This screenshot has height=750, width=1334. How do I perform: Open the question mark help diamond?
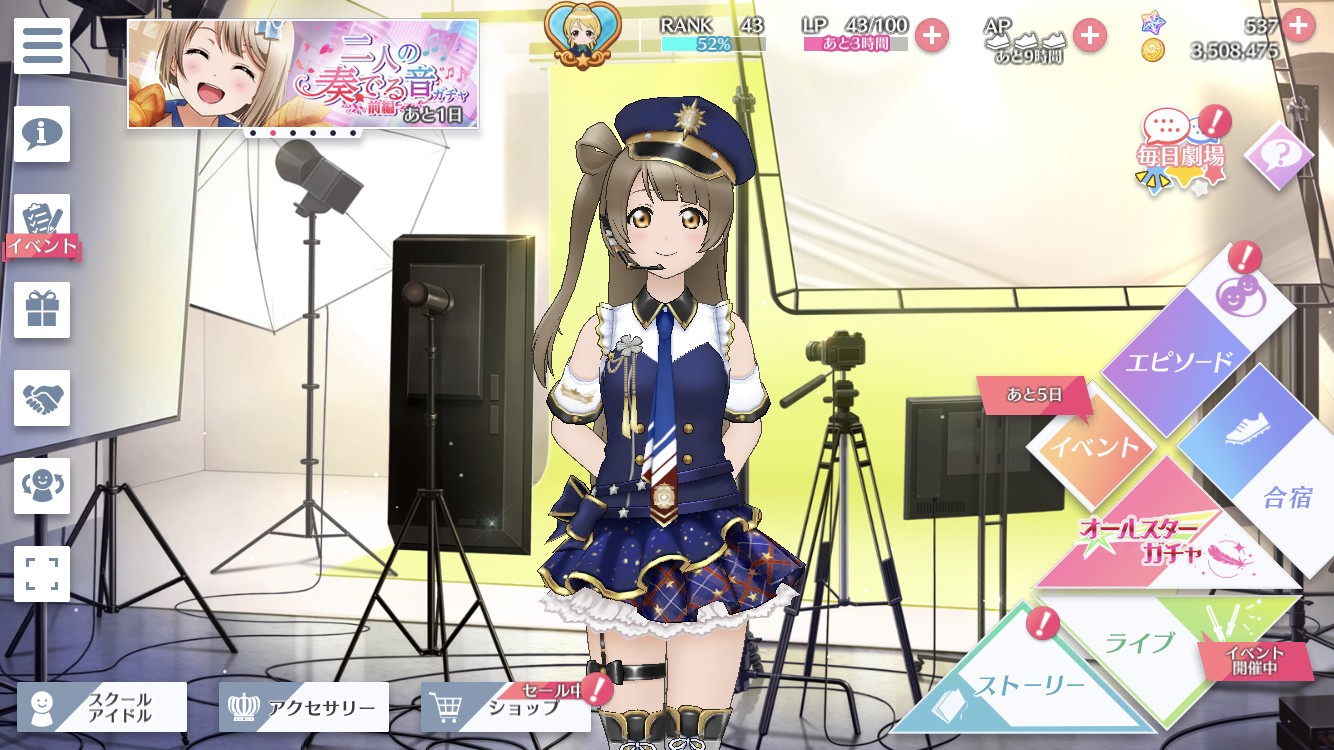(x=1279, y=155)
